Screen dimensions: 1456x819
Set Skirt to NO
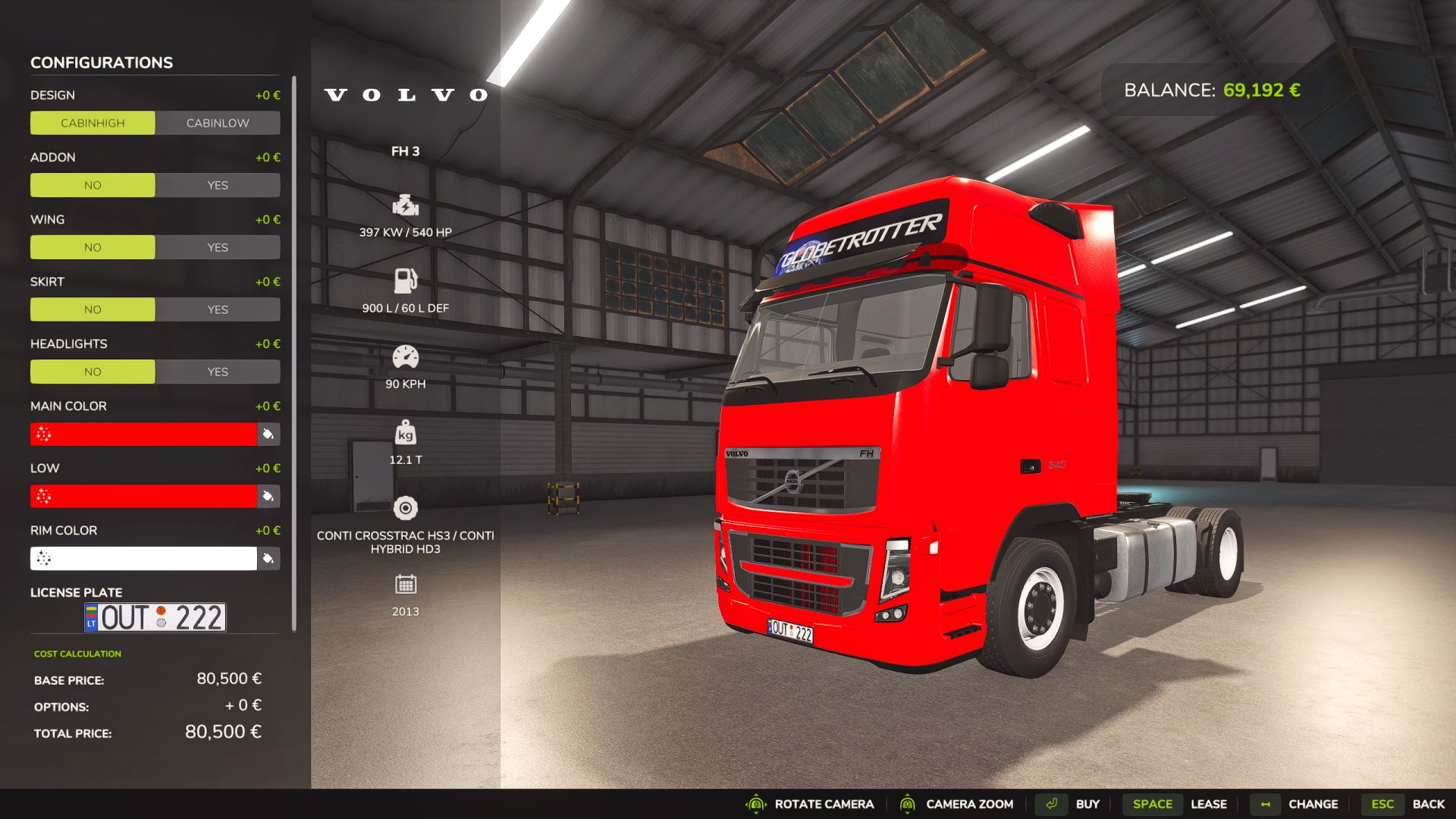point(93,309)
